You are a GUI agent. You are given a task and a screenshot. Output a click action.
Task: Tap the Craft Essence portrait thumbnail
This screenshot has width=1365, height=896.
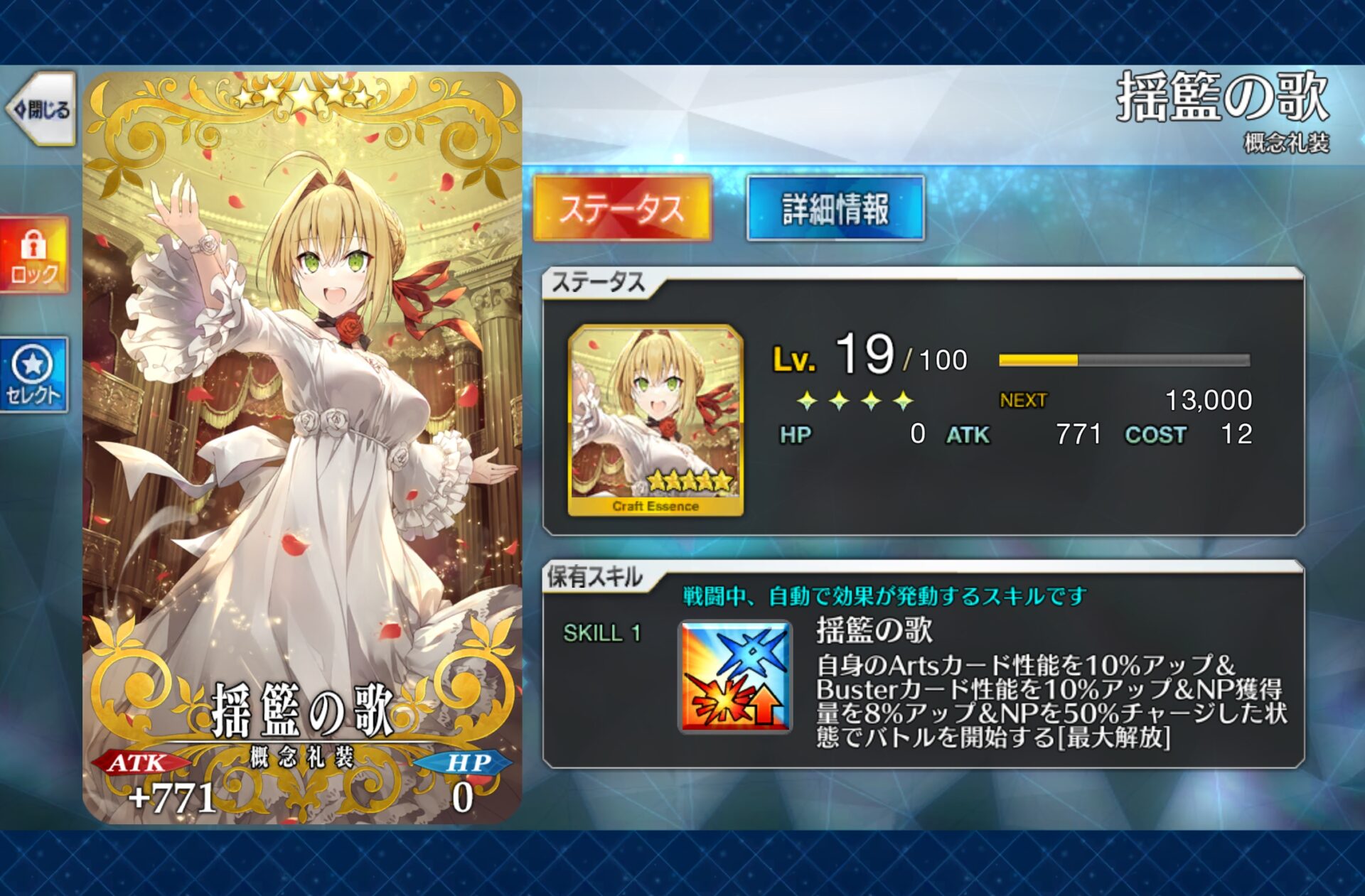coord(655,420)
